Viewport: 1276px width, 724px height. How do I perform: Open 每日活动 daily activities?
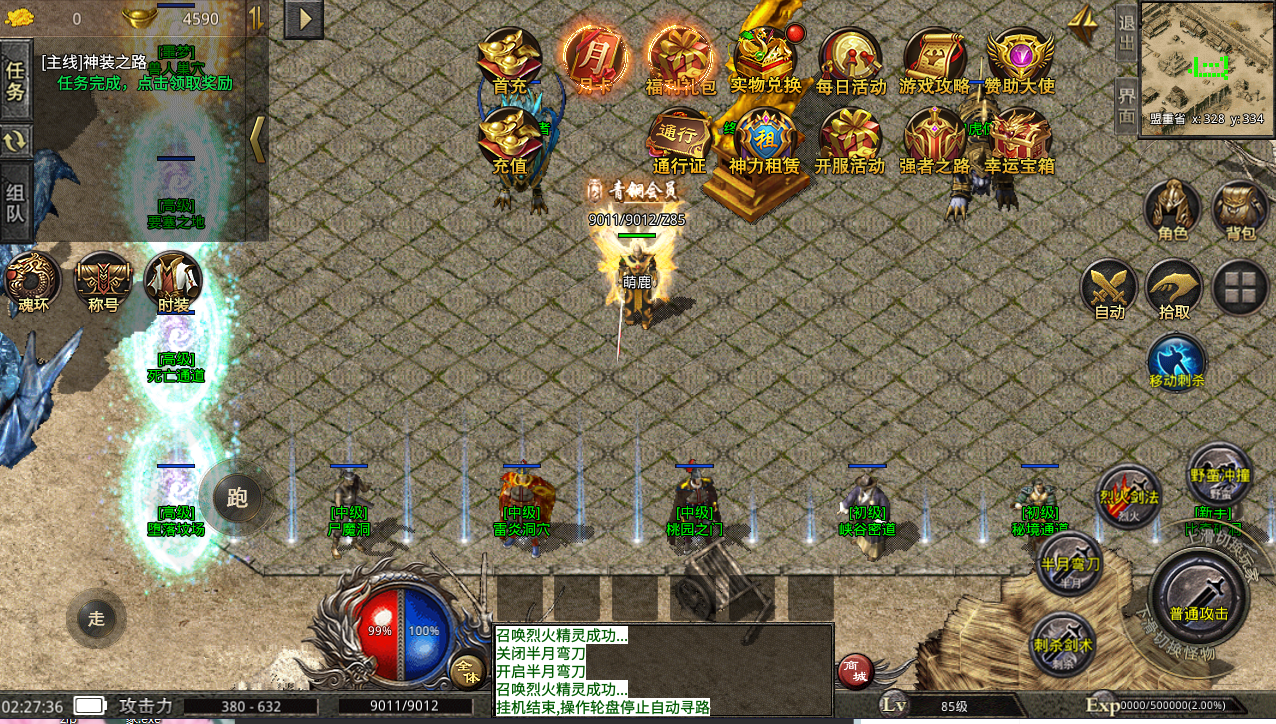point(851,58)
